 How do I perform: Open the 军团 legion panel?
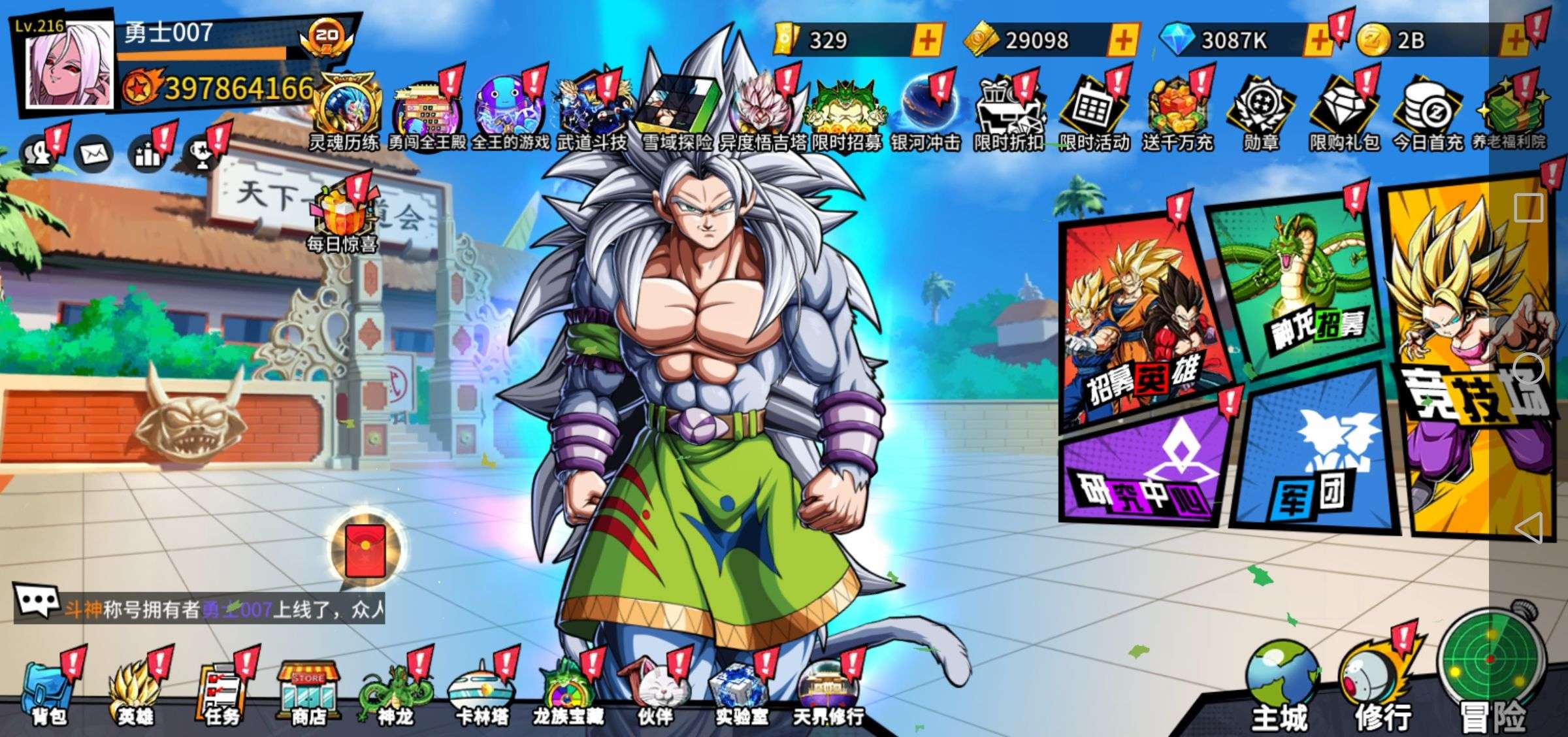point(1313,457)
